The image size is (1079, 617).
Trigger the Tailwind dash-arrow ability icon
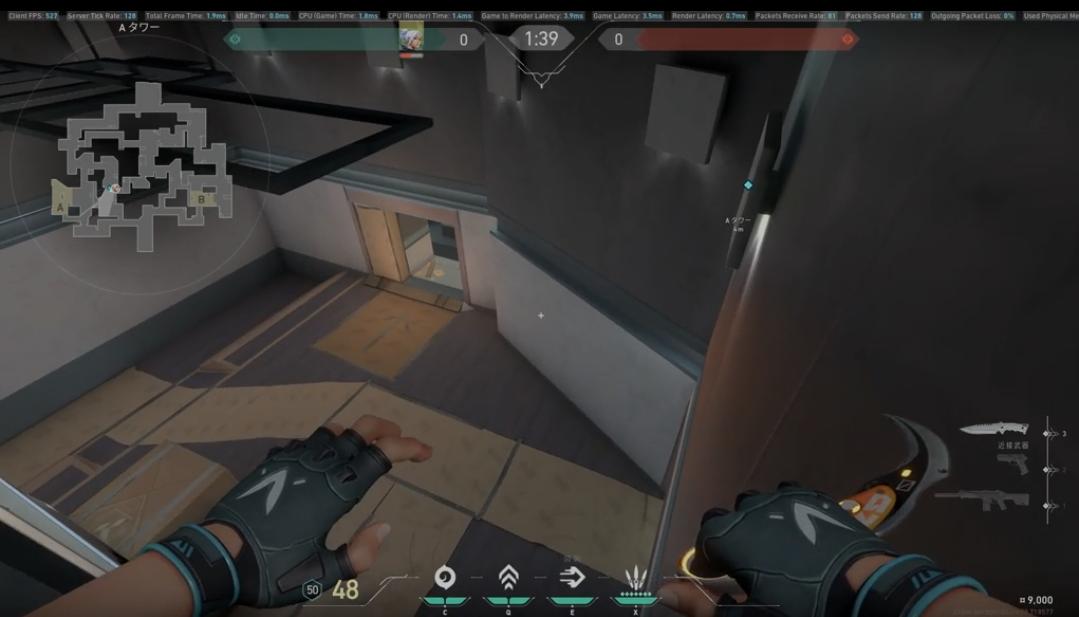point(572,577)
